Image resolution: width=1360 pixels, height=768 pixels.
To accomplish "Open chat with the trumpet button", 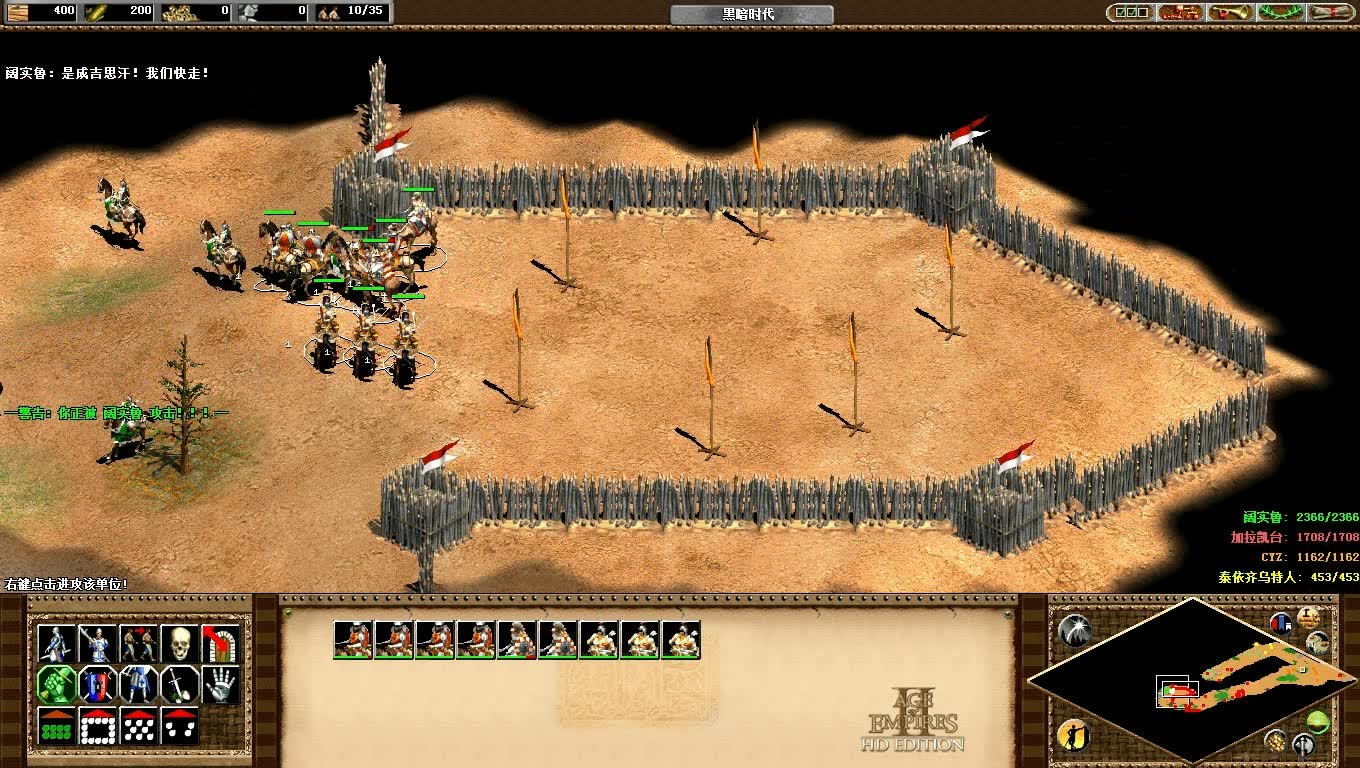I will pos(1230,12).
